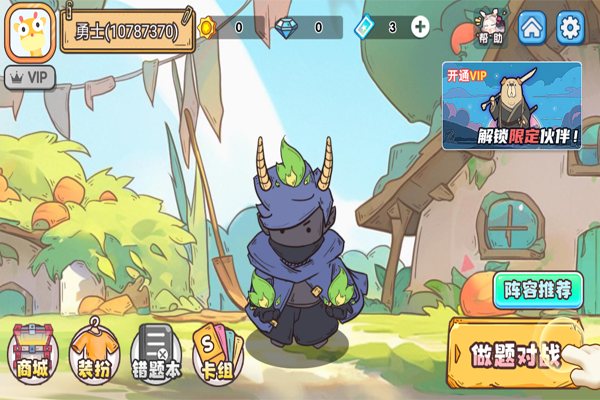This screenshot has height=400, width=600.
Task: Start 做题对战 quiz battle
Action: (517, 354)
